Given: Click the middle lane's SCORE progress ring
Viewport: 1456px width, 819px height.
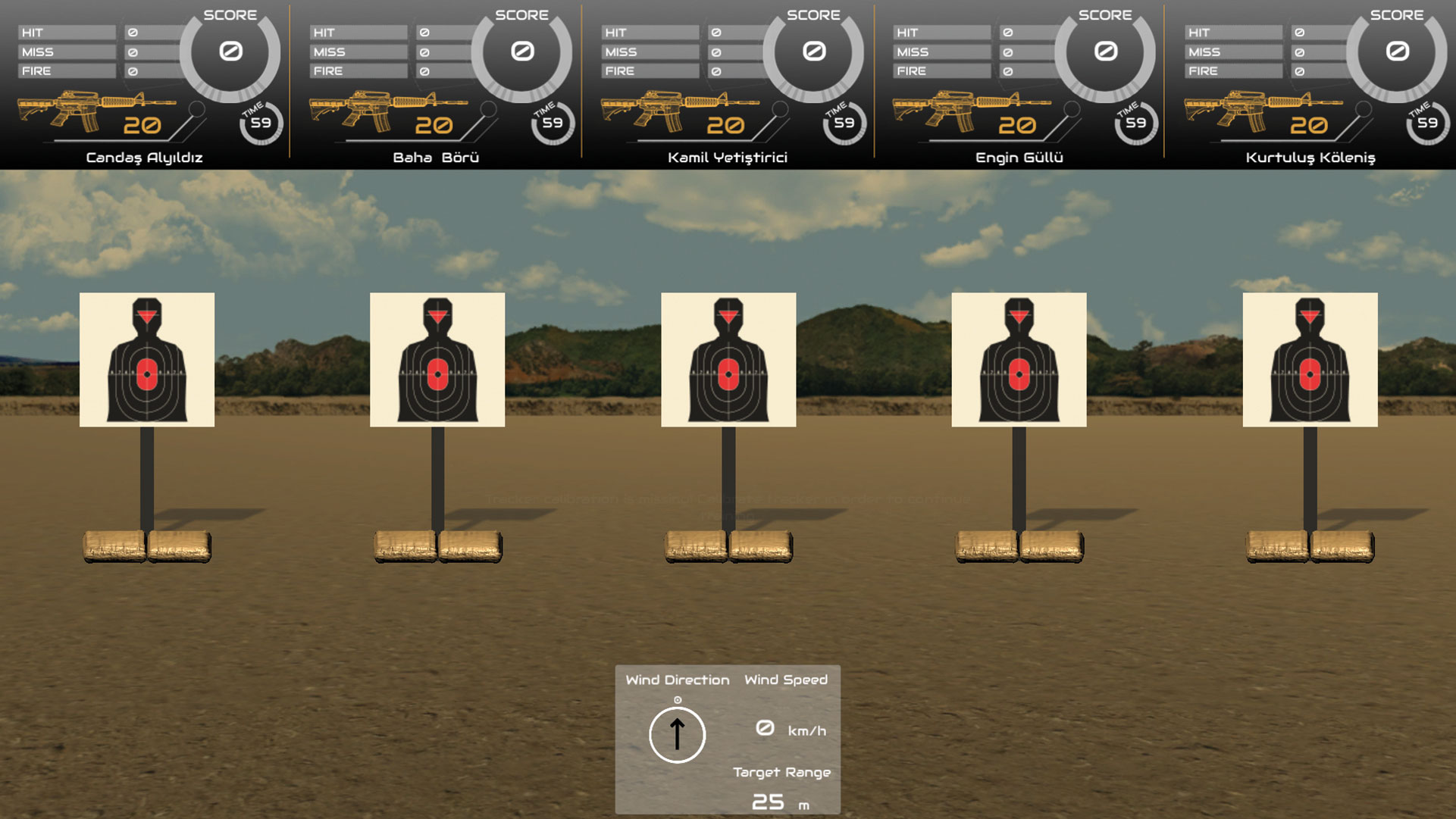Looking at the screenshot, I should (813, 52).
